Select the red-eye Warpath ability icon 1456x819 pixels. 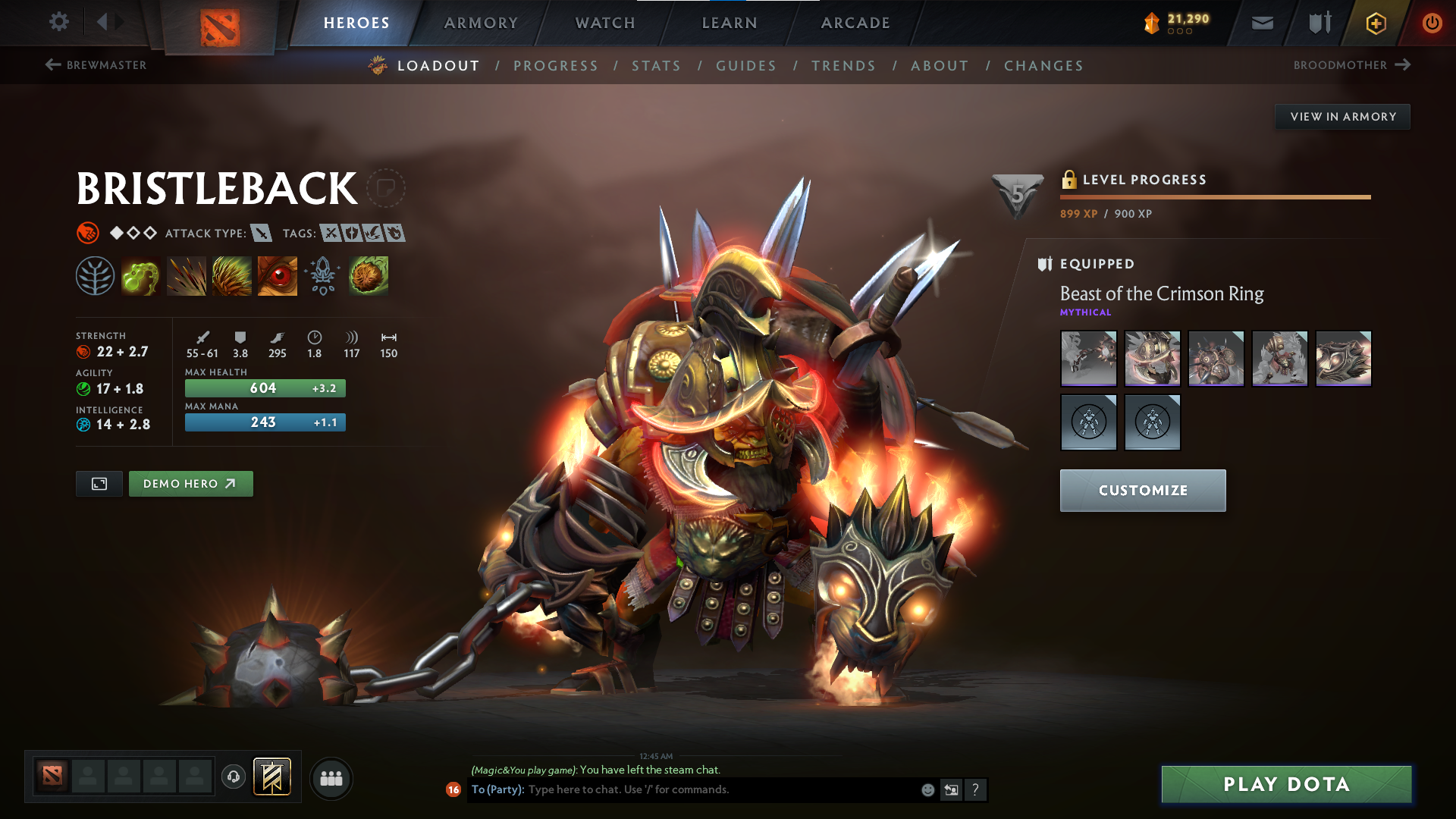[277, 275]
